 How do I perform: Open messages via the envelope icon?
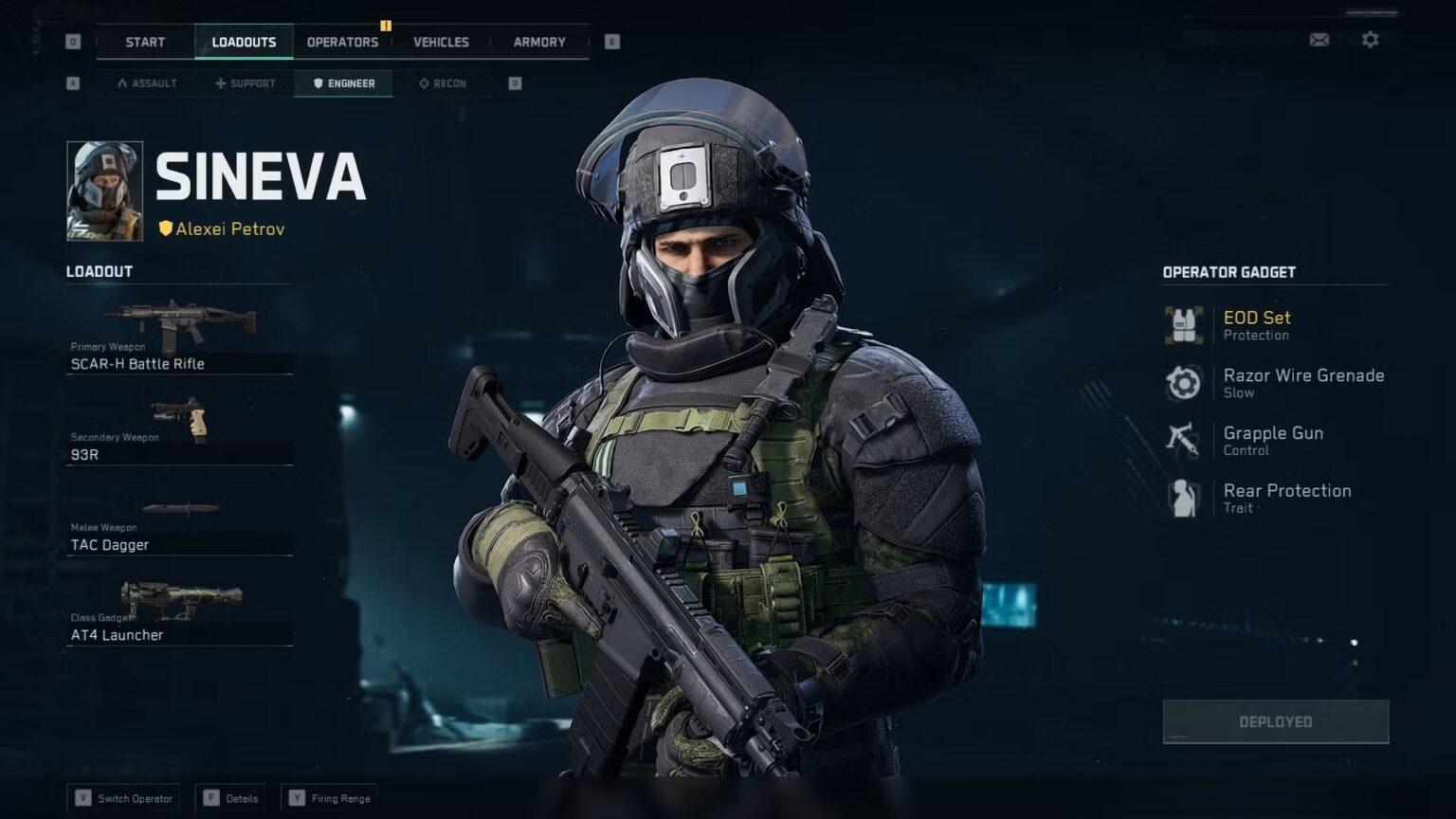coord(1318,40)
